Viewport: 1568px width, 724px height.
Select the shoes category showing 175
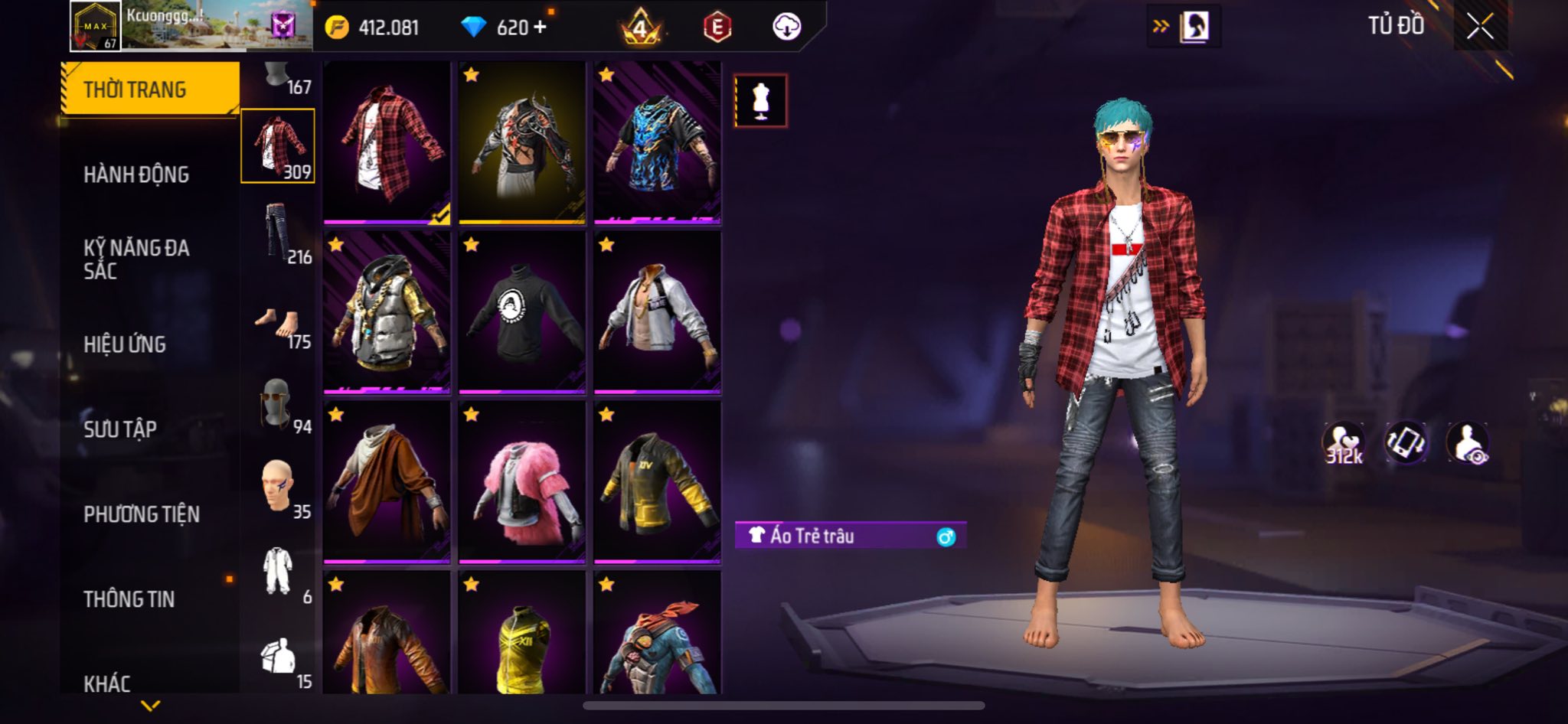click(x=279, y=326)
